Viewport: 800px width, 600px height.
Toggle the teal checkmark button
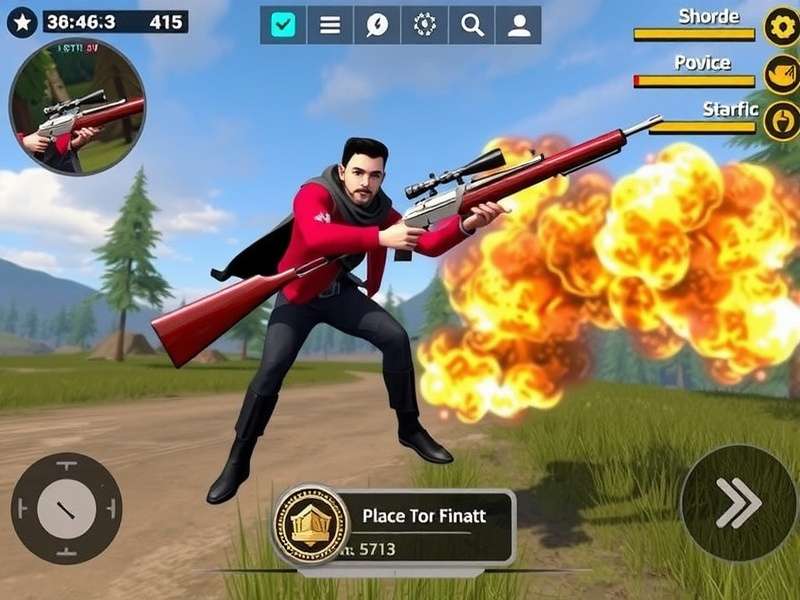tap(283, 26)
